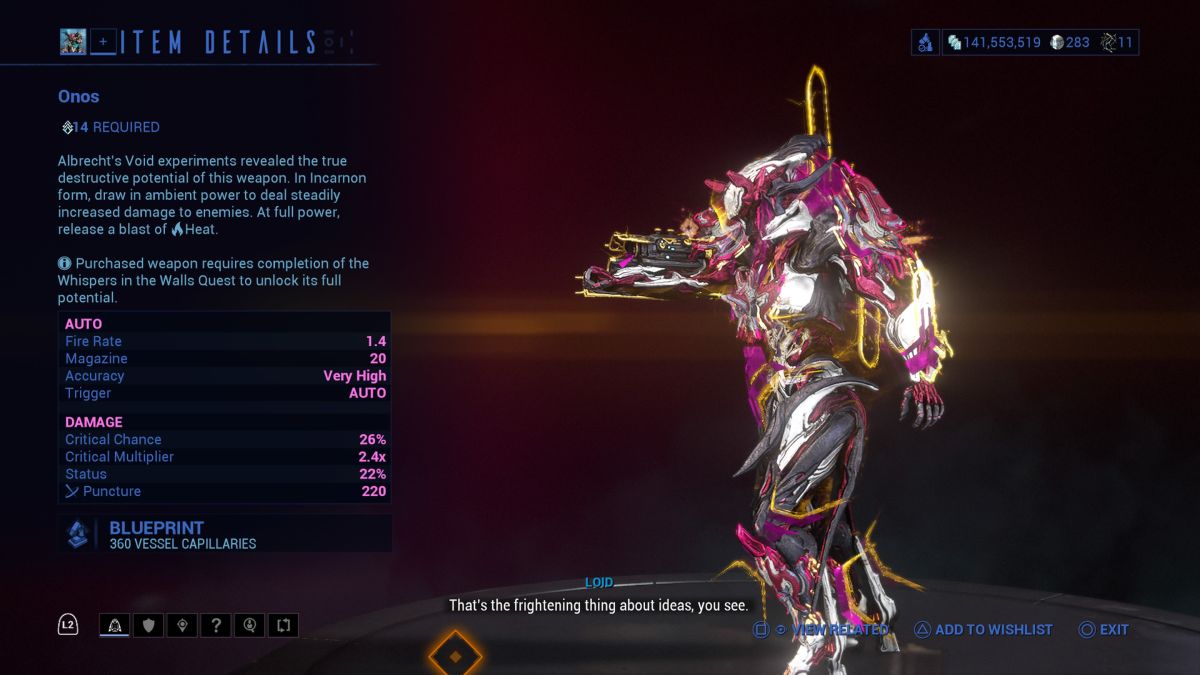Click the plus squad invite box
This screenshot has height=675, width=1200.
pos(103,41)
